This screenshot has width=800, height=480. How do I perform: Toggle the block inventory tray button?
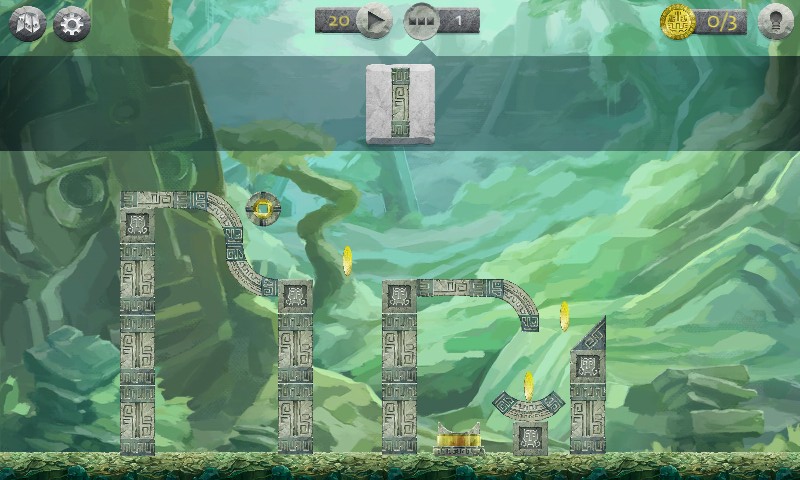point(421,21)
